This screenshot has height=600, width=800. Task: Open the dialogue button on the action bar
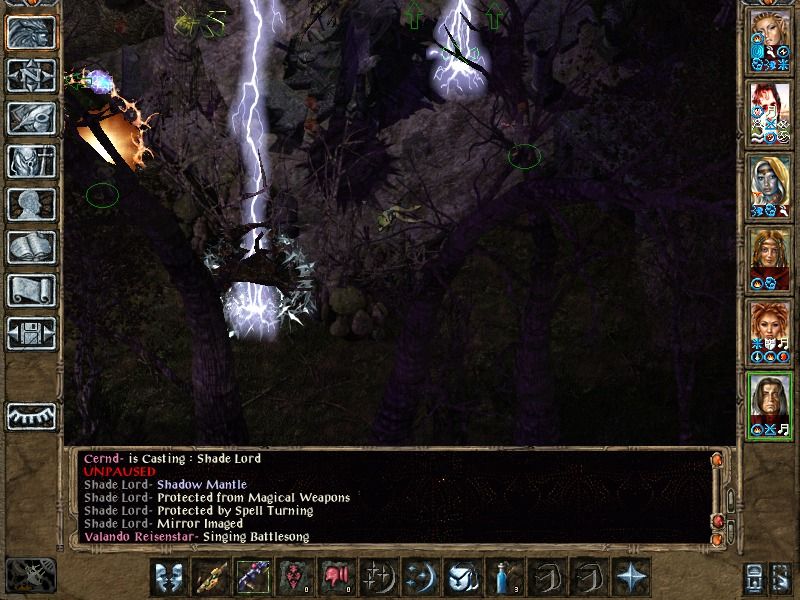click(169, 578)
